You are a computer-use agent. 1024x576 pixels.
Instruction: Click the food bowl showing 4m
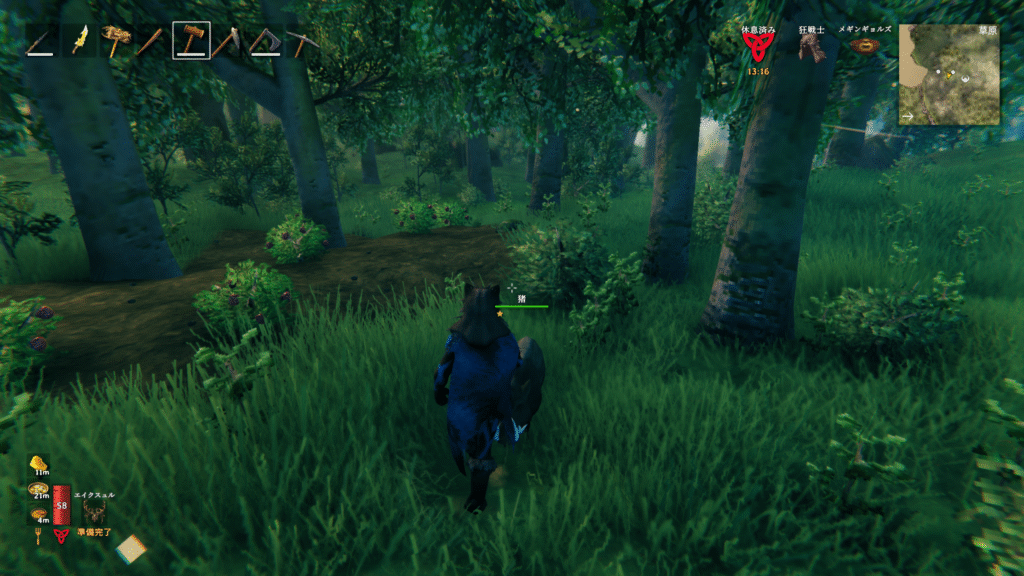click(x=40, y=513)
